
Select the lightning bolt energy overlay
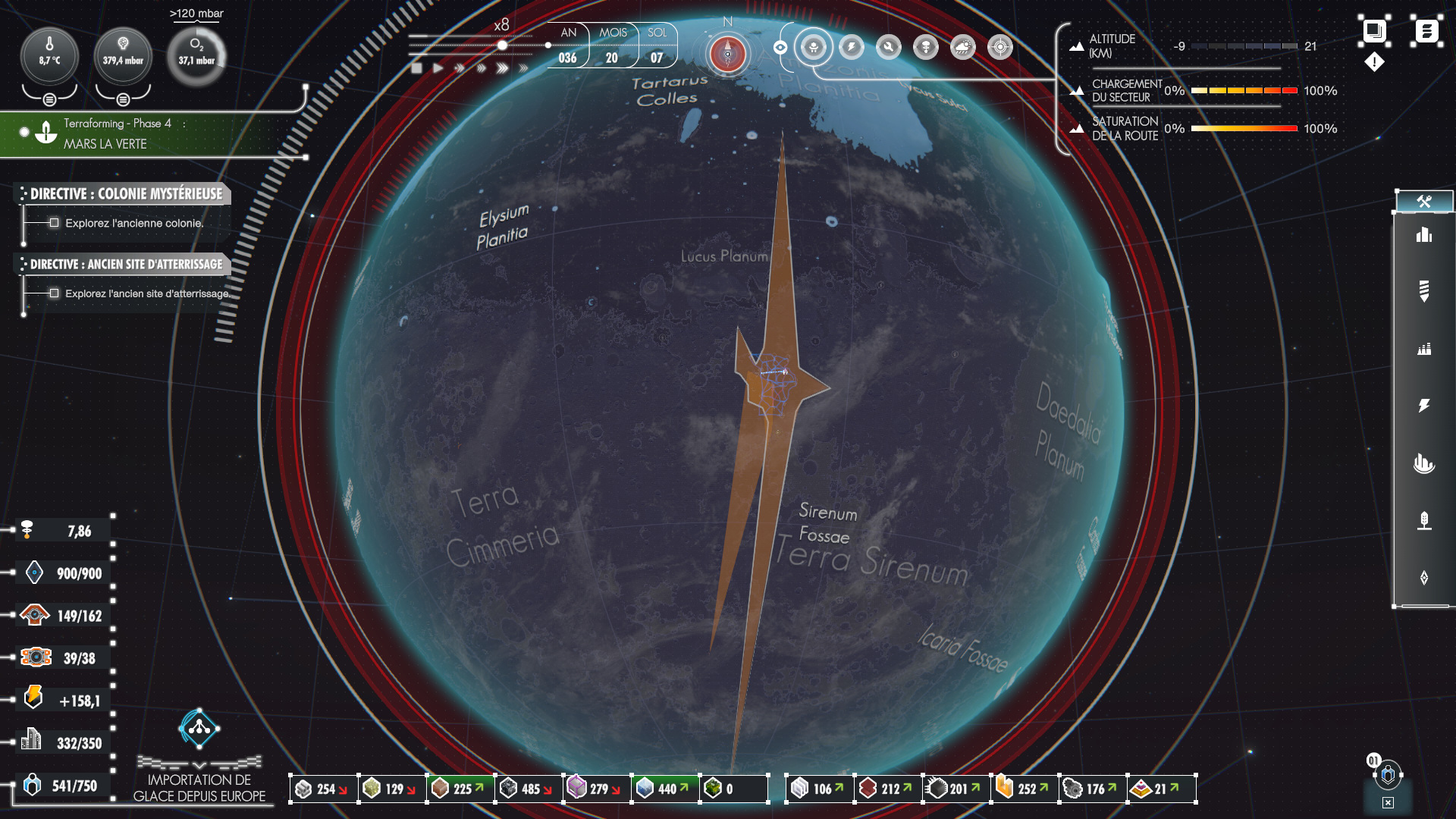852,48
